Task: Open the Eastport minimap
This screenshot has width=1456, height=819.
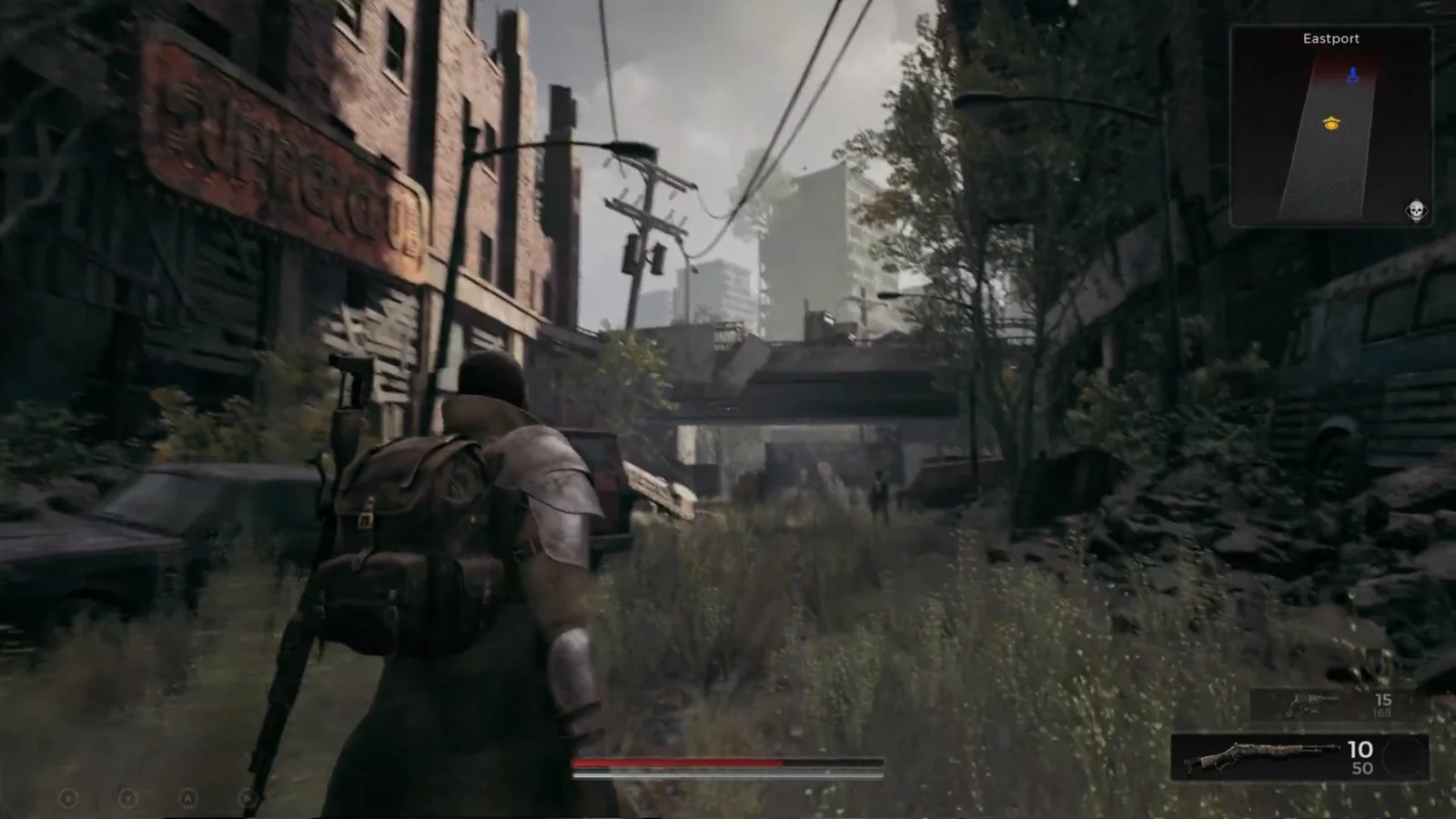Action: click(1330, 127)
